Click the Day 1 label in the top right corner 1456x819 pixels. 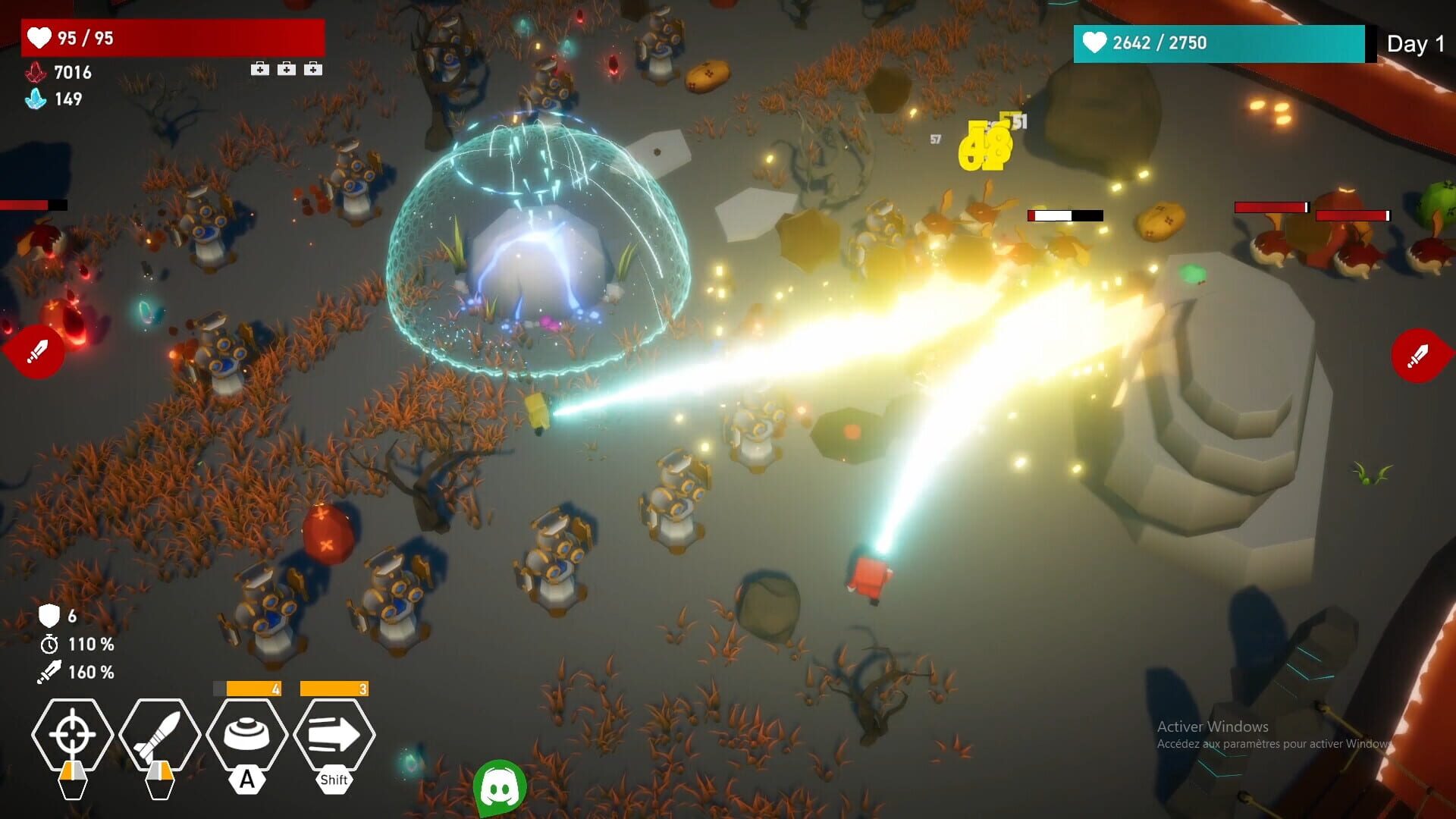[1415, 44]
